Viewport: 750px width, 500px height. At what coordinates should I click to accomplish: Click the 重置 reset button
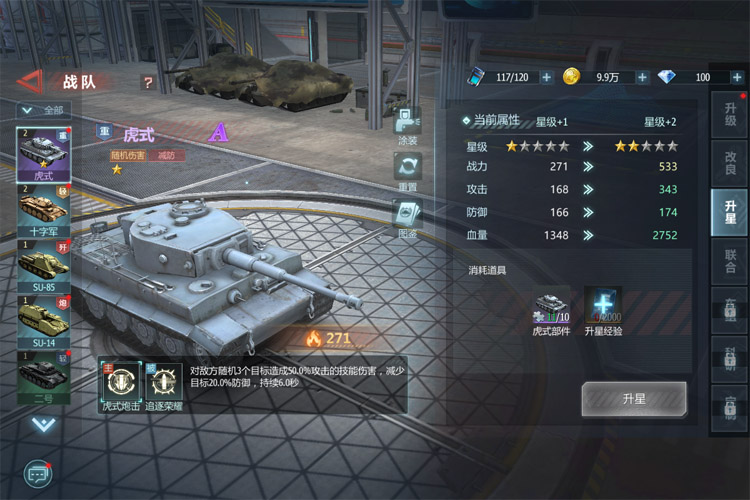tap(407, 172)
